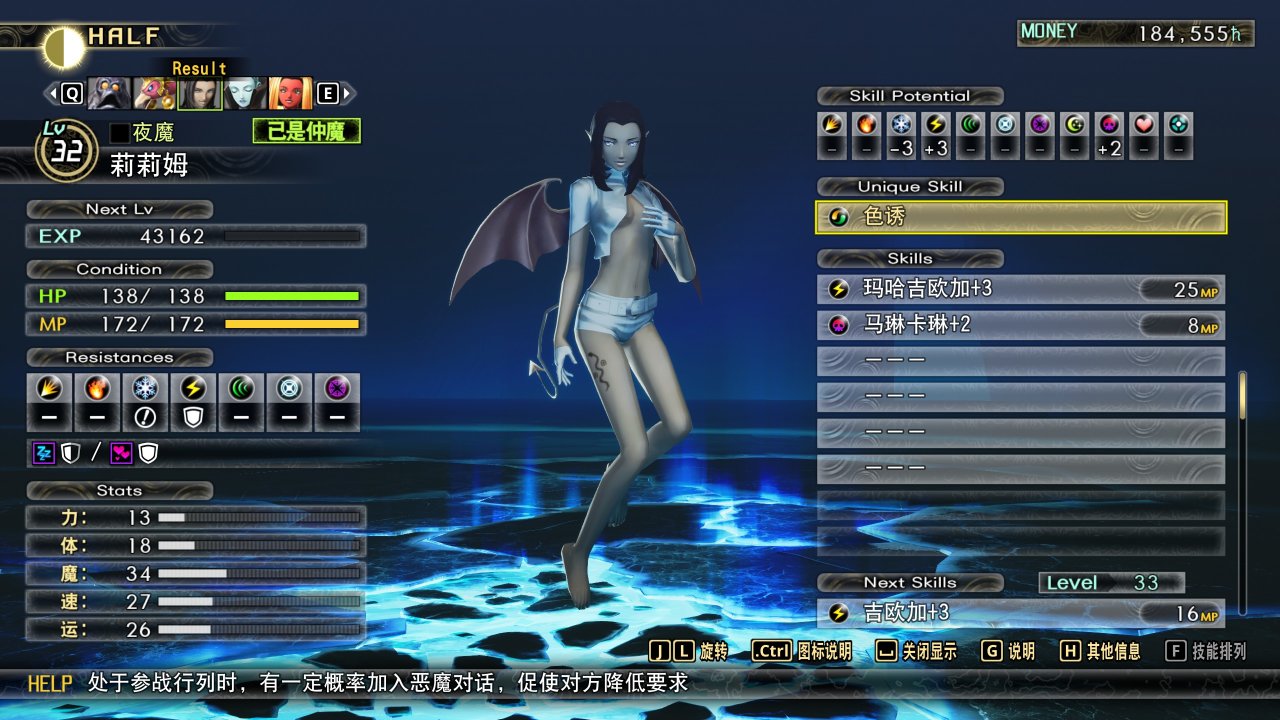Pick the pink winged demon portrait
This screenshot has height=720, width=1280.
click(x=154, y=94)
